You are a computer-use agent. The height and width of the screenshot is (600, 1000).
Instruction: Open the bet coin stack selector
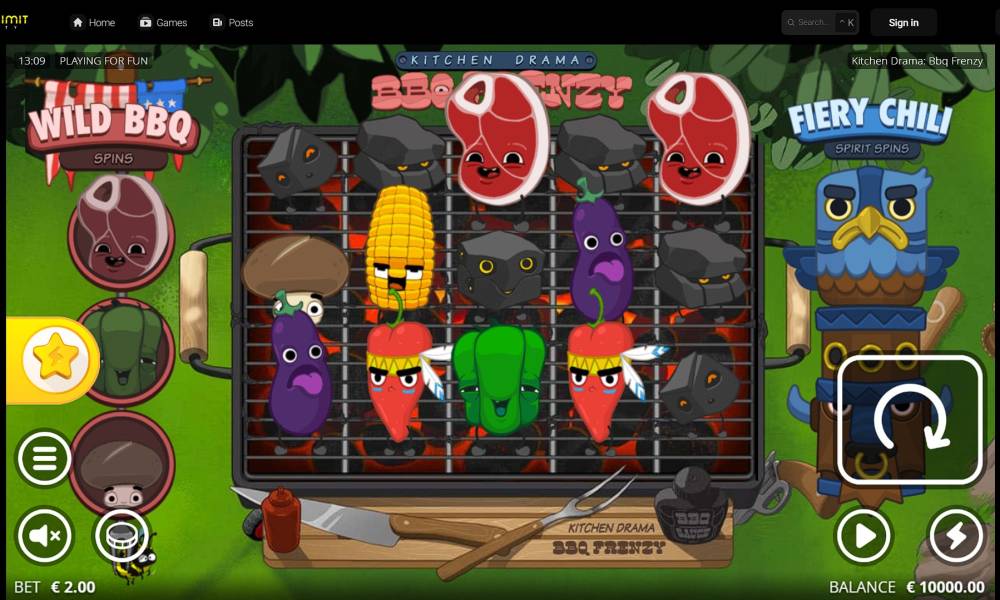pos(122,537)
